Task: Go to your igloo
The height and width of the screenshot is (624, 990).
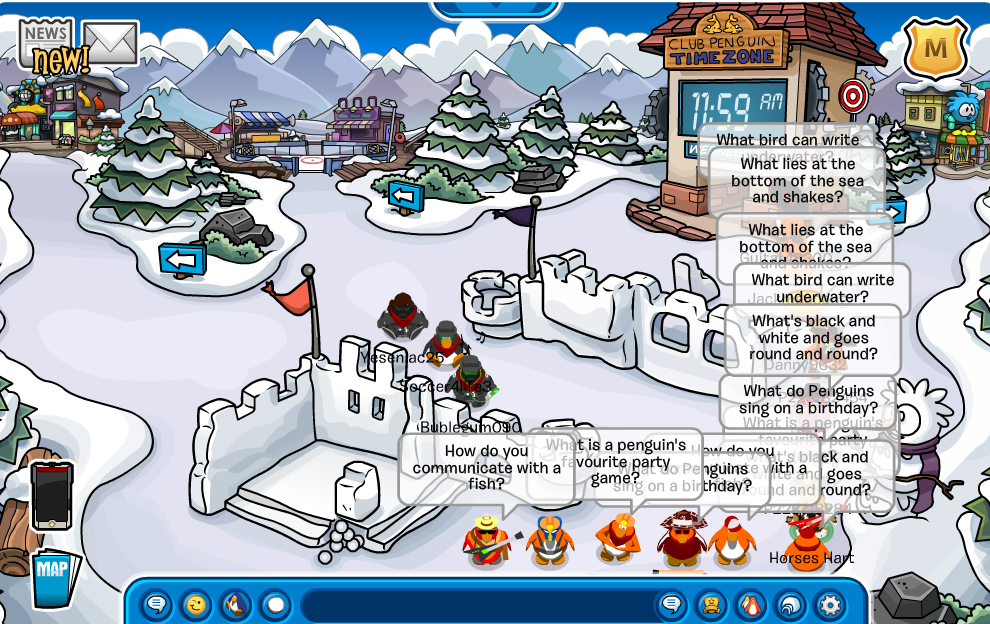Action: pos(790,605)
